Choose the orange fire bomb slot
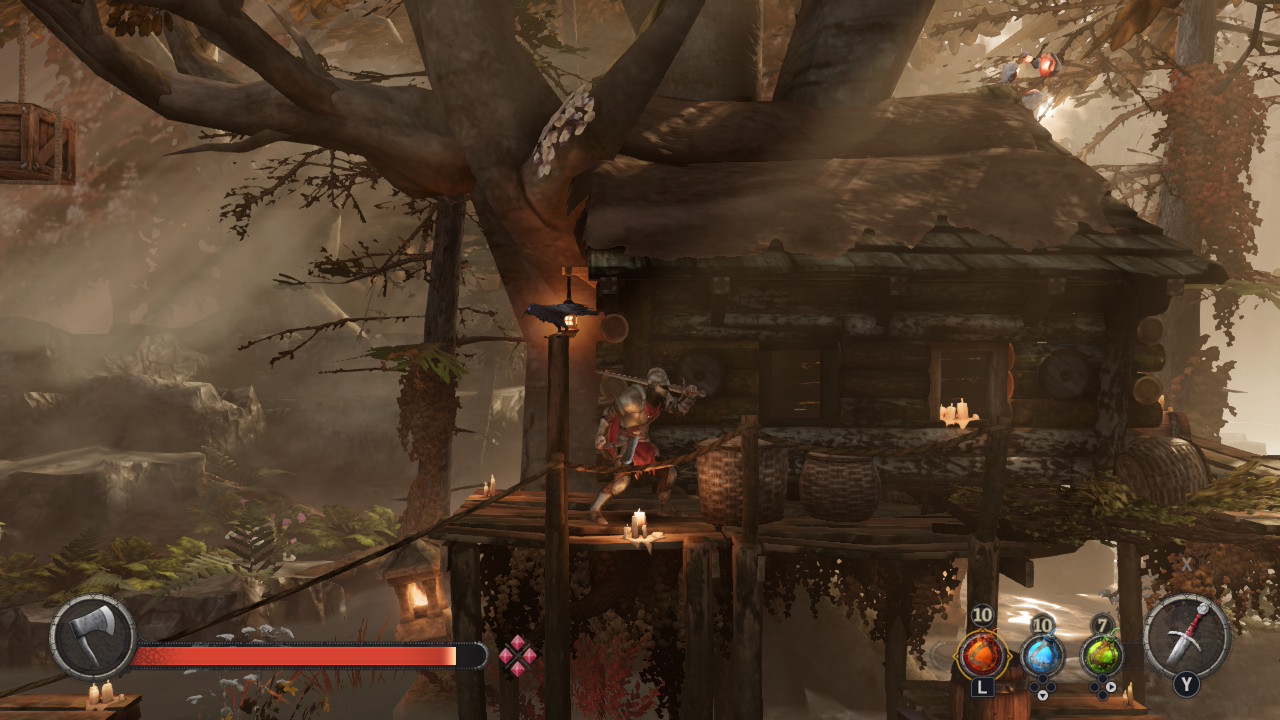Image resolution: width=1280 pixels, height=720 pixels. pyautogui.click(x=981, y=656)
